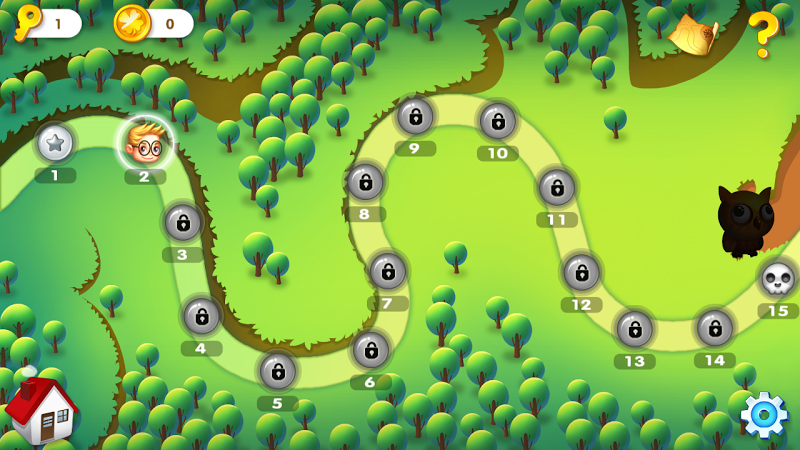Return home via the red-roof house icon
The height and width of the screenshot is (450, 800).
(40, 410)
